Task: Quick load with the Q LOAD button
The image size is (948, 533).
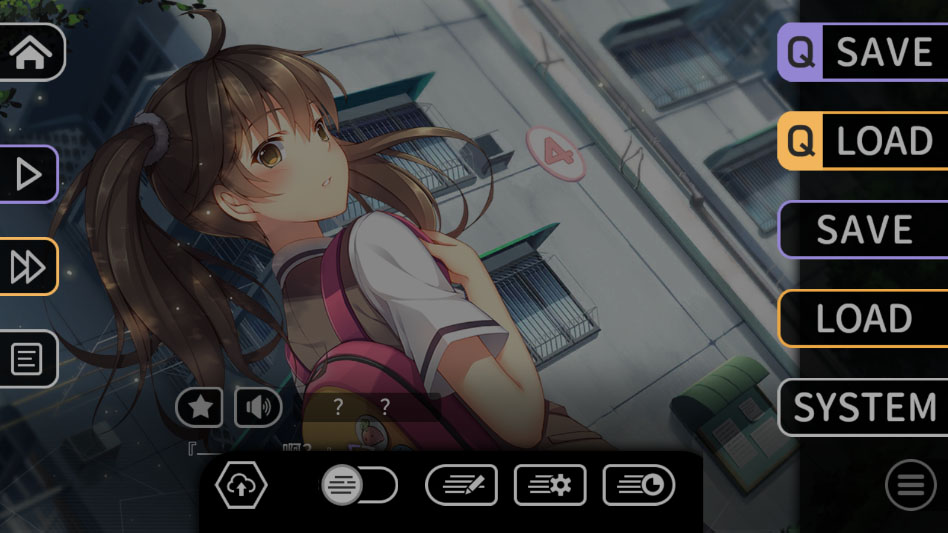Action: click(x=862, y=141)
